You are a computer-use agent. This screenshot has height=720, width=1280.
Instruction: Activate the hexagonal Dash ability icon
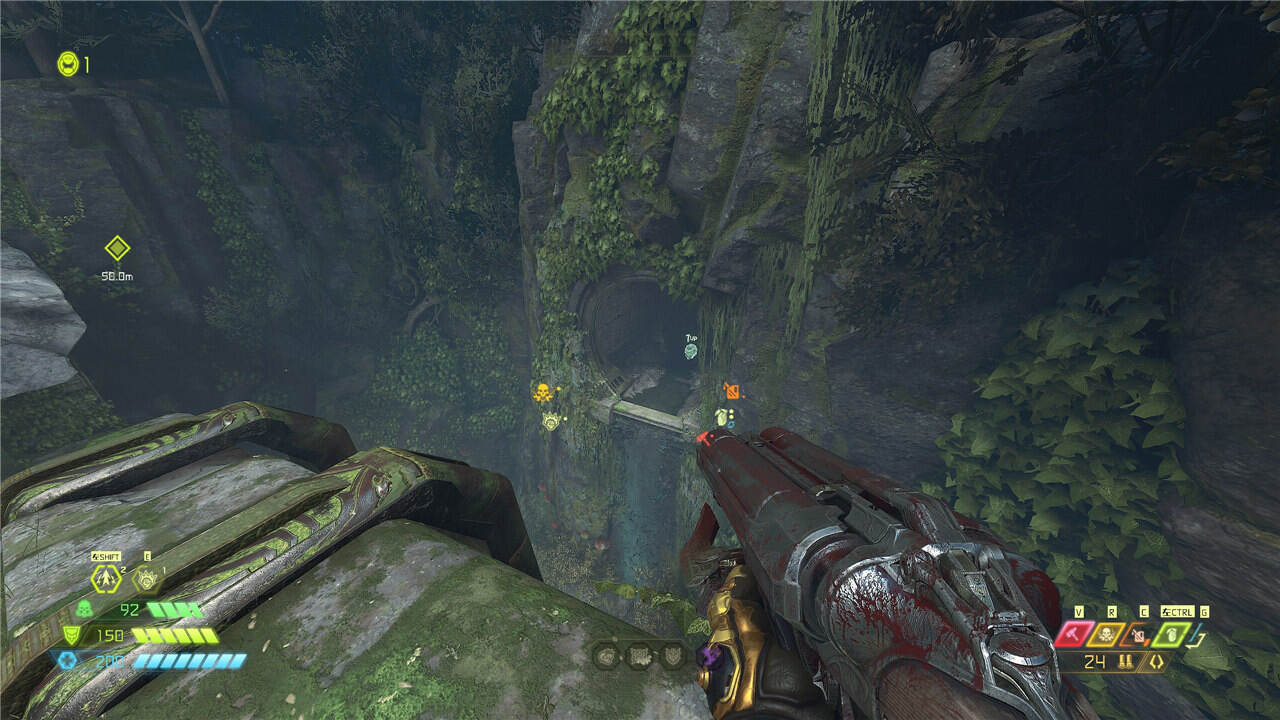point(104,577)
